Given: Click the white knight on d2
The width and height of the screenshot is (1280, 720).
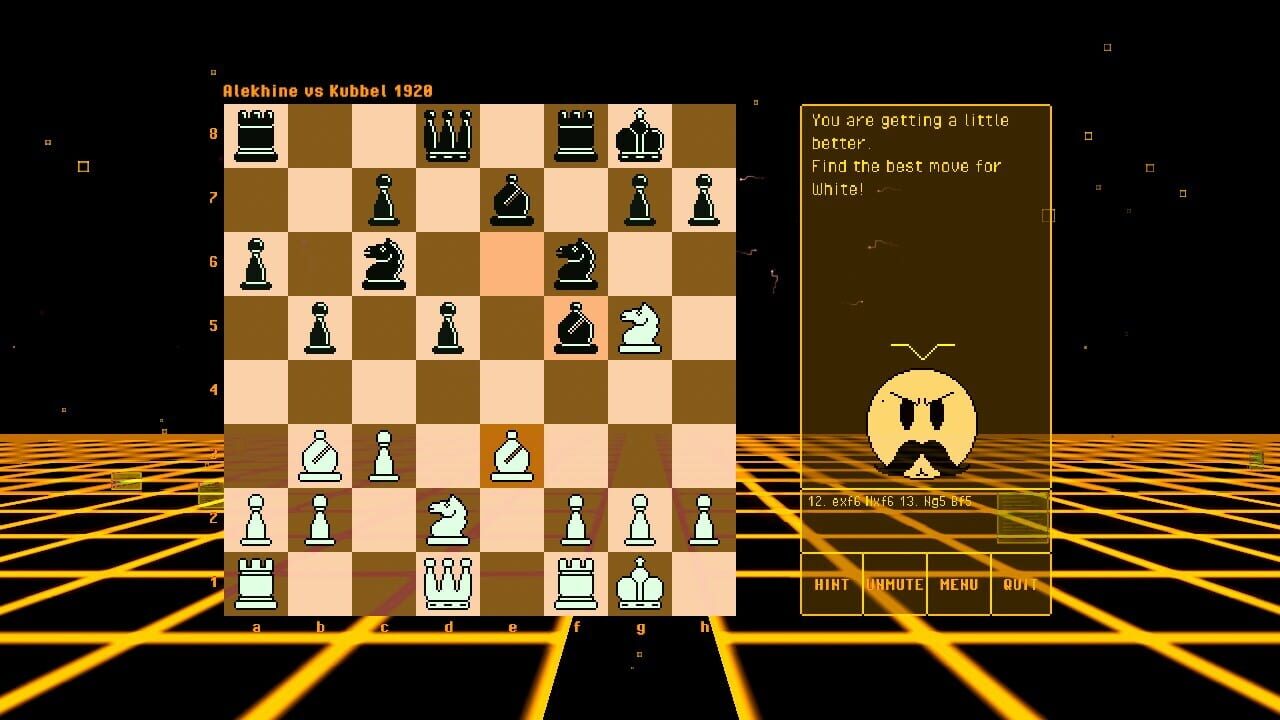Looking at the screenshot, I should tap(449, 517).
